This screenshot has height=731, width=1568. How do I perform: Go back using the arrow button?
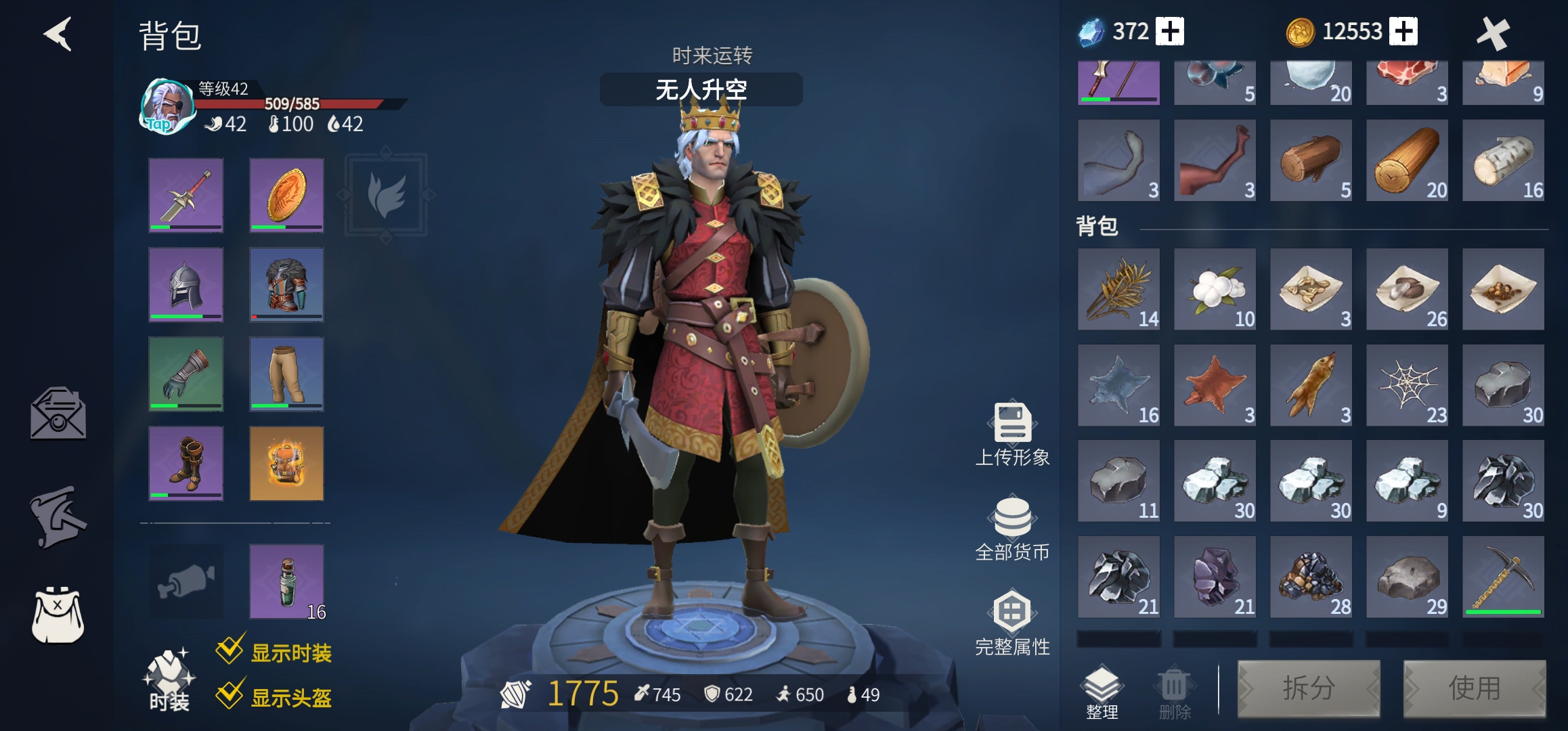tap(59, 34)
